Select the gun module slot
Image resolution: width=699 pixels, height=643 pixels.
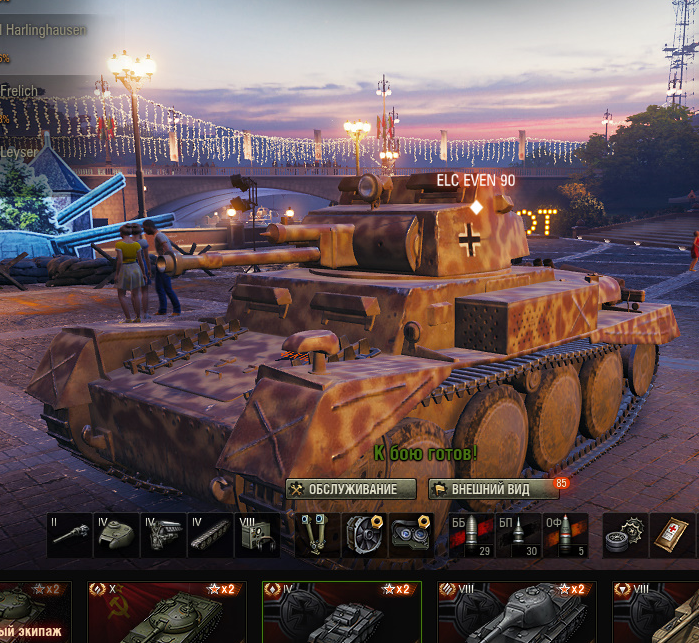pyautogui.click(x=70, y=535)
